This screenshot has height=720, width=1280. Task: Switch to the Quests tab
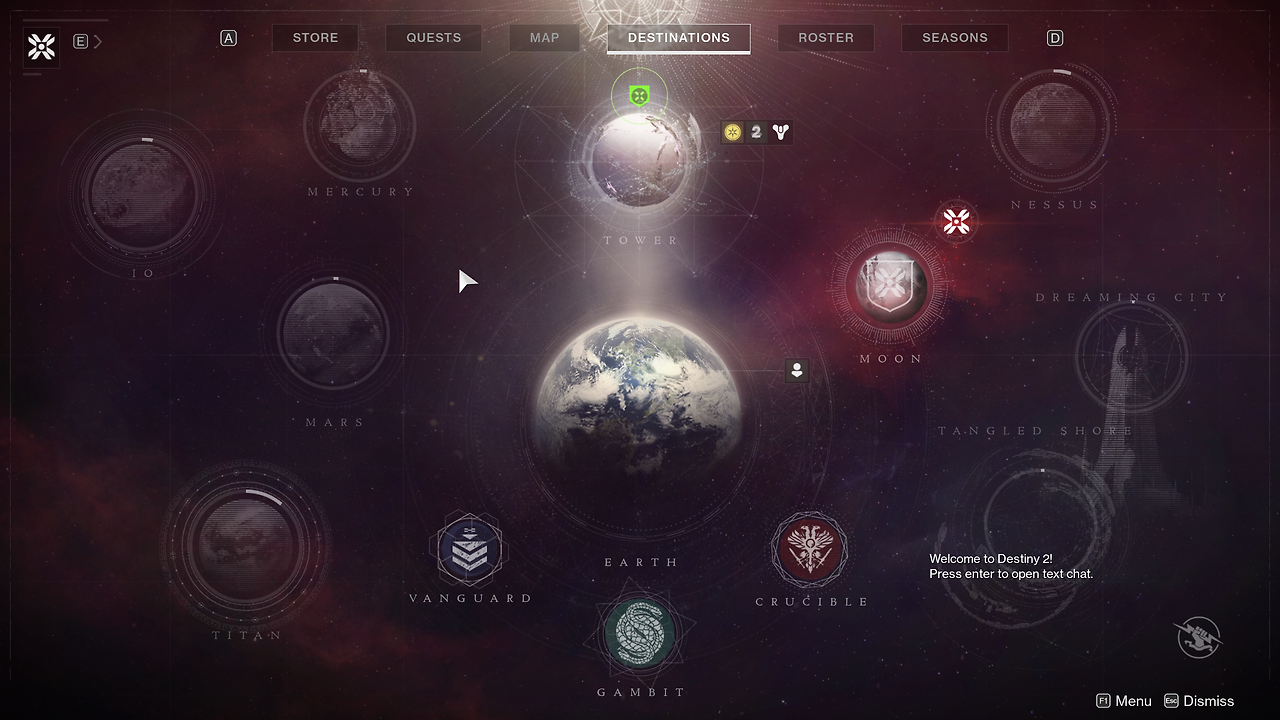pyautogui.click(x=433, y=38)
